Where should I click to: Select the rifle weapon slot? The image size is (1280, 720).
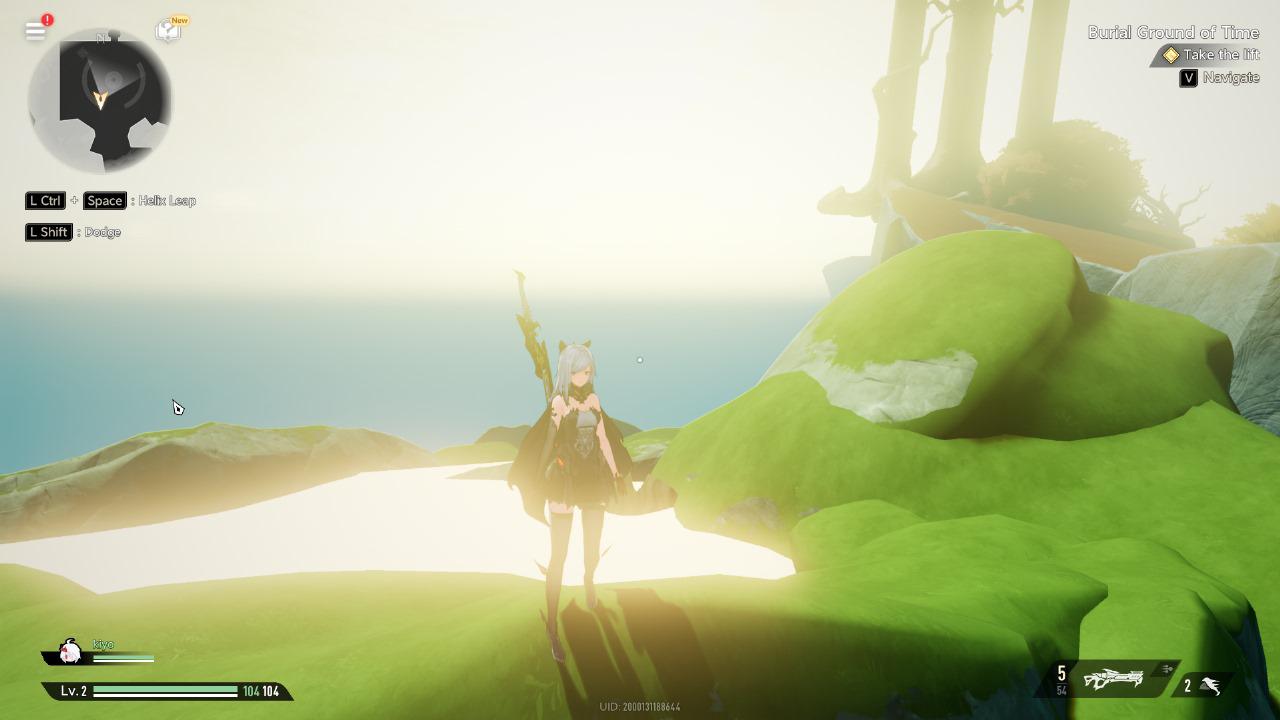click(x=1113, y=680)
